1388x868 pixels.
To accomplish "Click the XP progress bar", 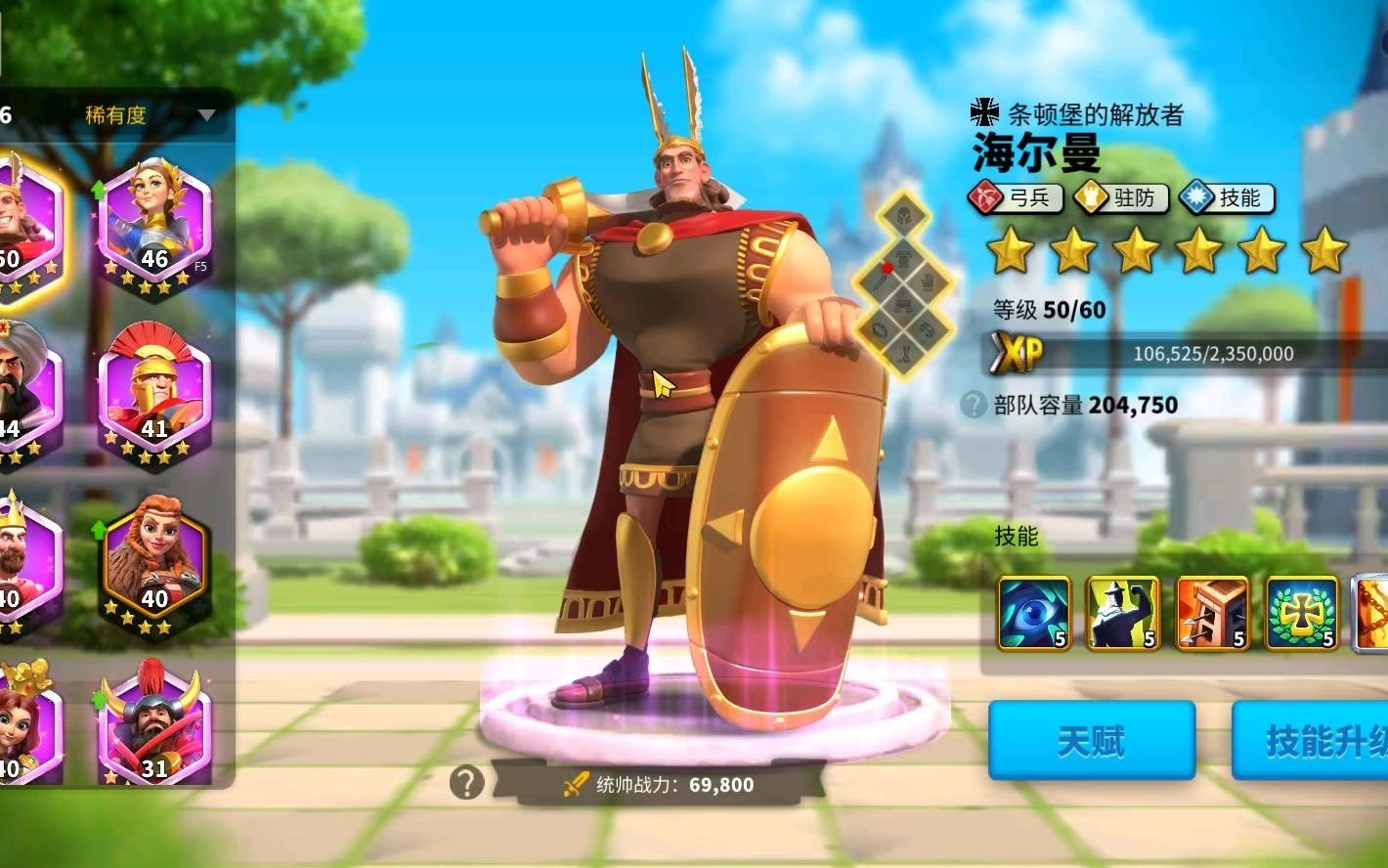I will [1173, 354].
